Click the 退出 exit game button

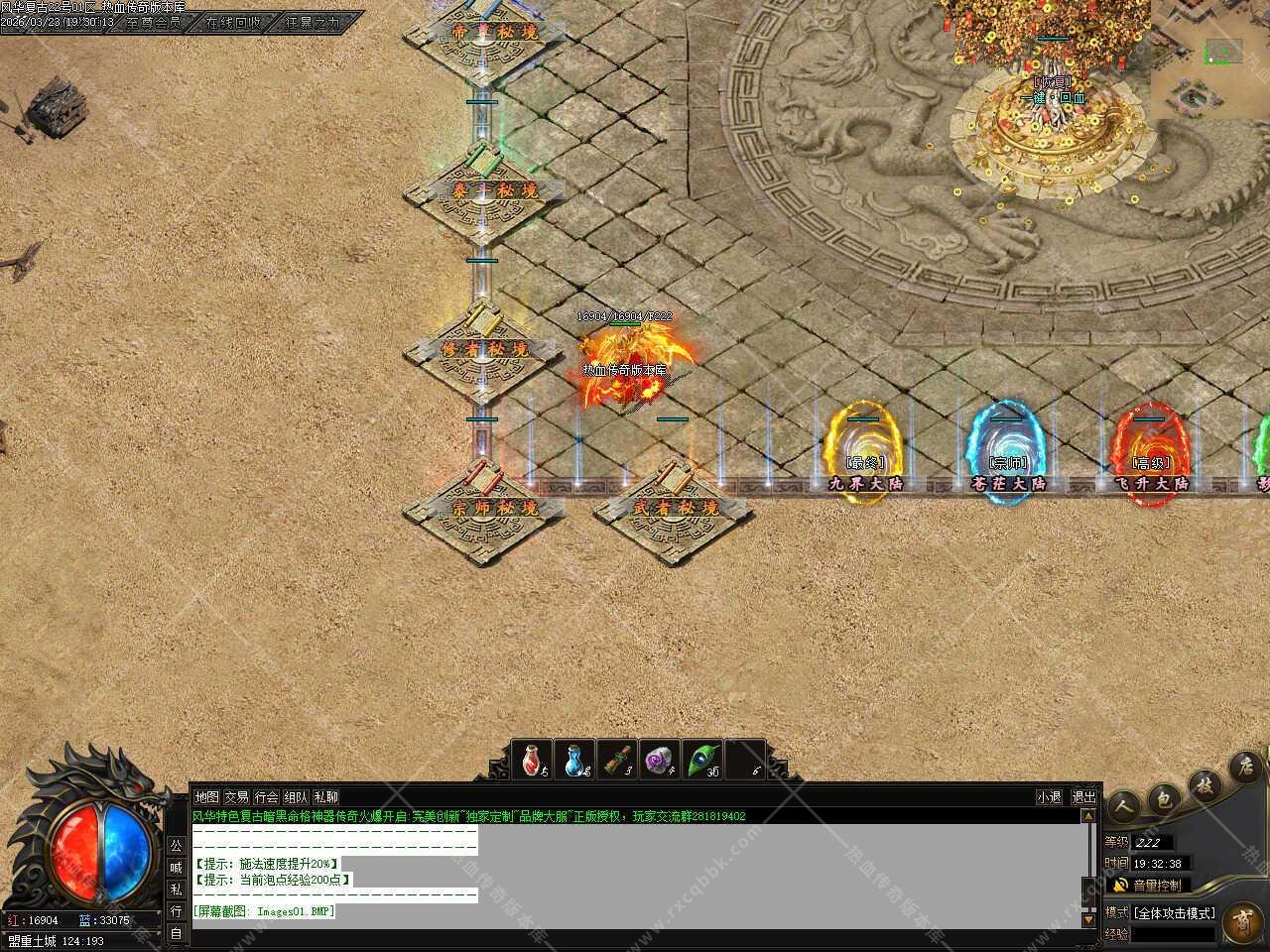click(1083, 796)
